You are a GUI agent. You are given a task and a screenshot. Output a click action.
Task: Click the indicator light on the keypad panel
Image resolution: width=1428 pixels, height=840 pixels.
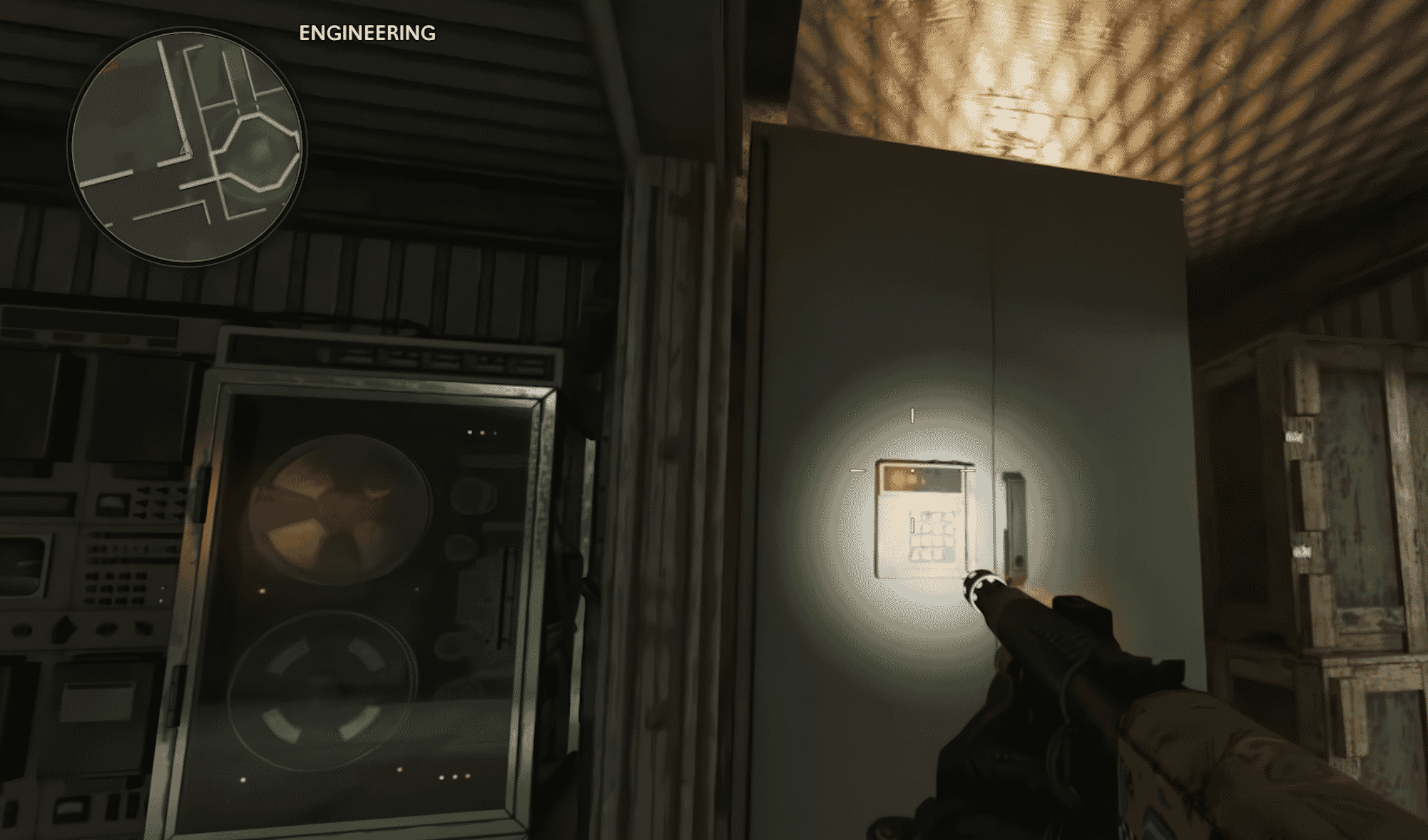coord(913,471)
